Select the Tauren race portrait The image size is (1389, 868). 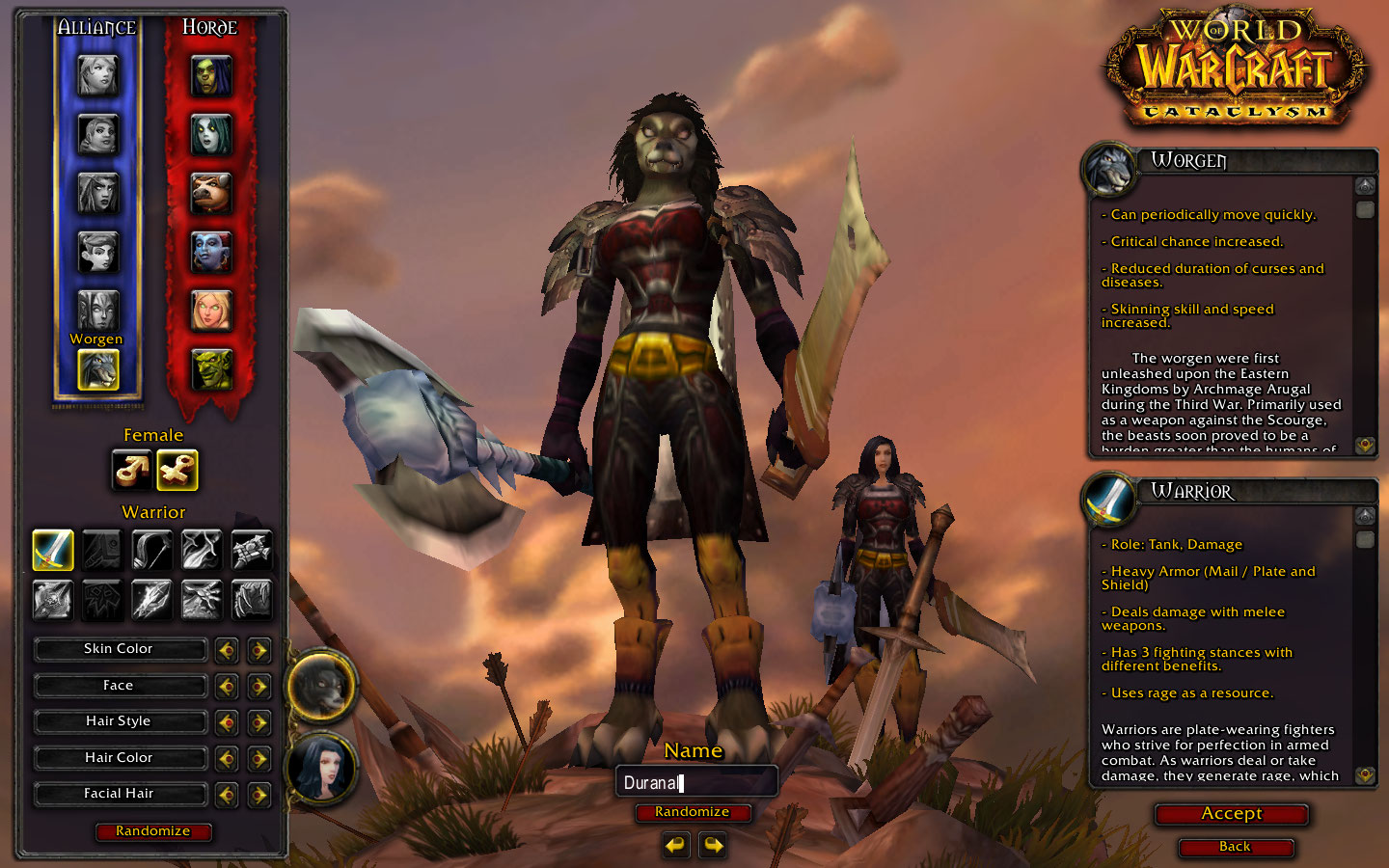point(210,193)
